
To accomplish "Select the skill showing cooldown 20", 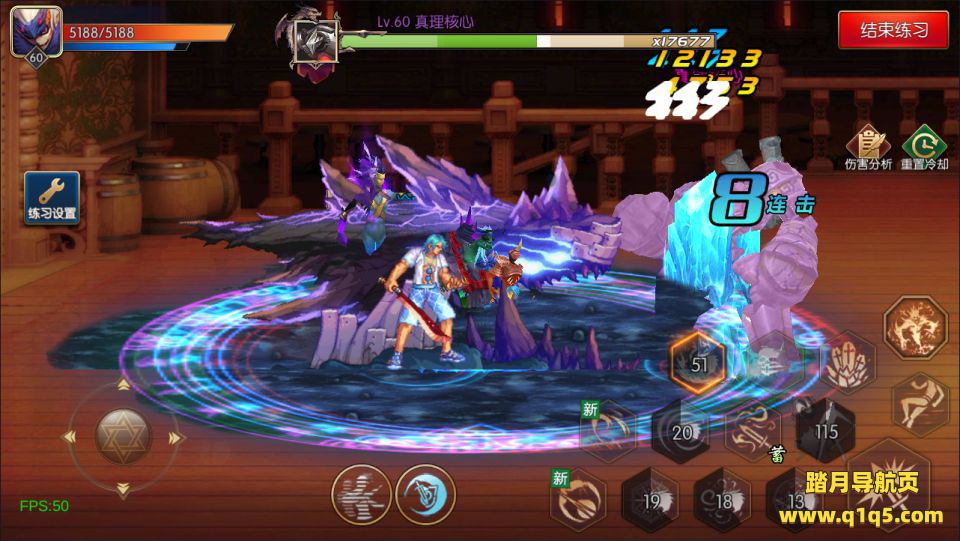I will tap(682, 432).
